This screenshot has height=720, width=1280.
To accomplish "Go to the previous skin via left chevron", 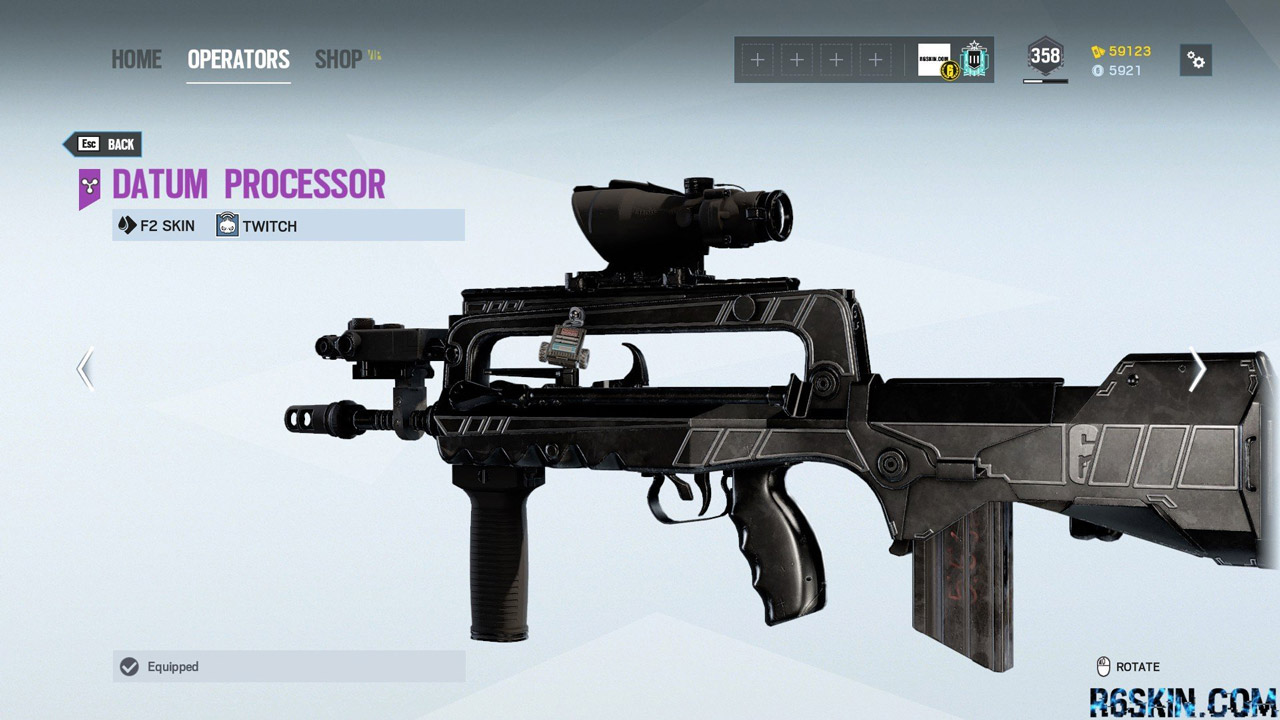I will pos(84,369).
